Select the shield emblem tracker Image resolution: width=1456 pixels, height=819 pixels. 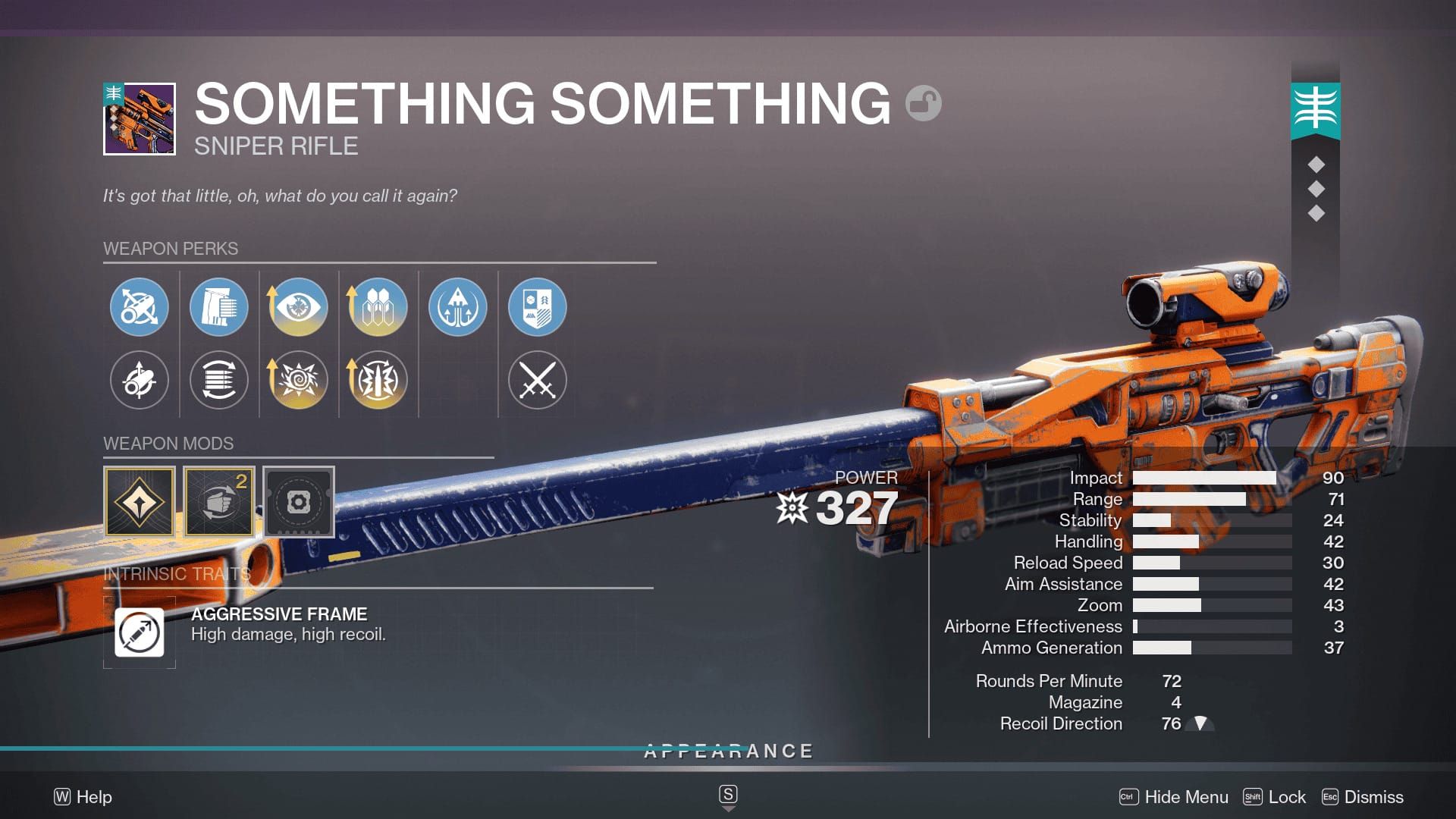[x=537, y=307]
